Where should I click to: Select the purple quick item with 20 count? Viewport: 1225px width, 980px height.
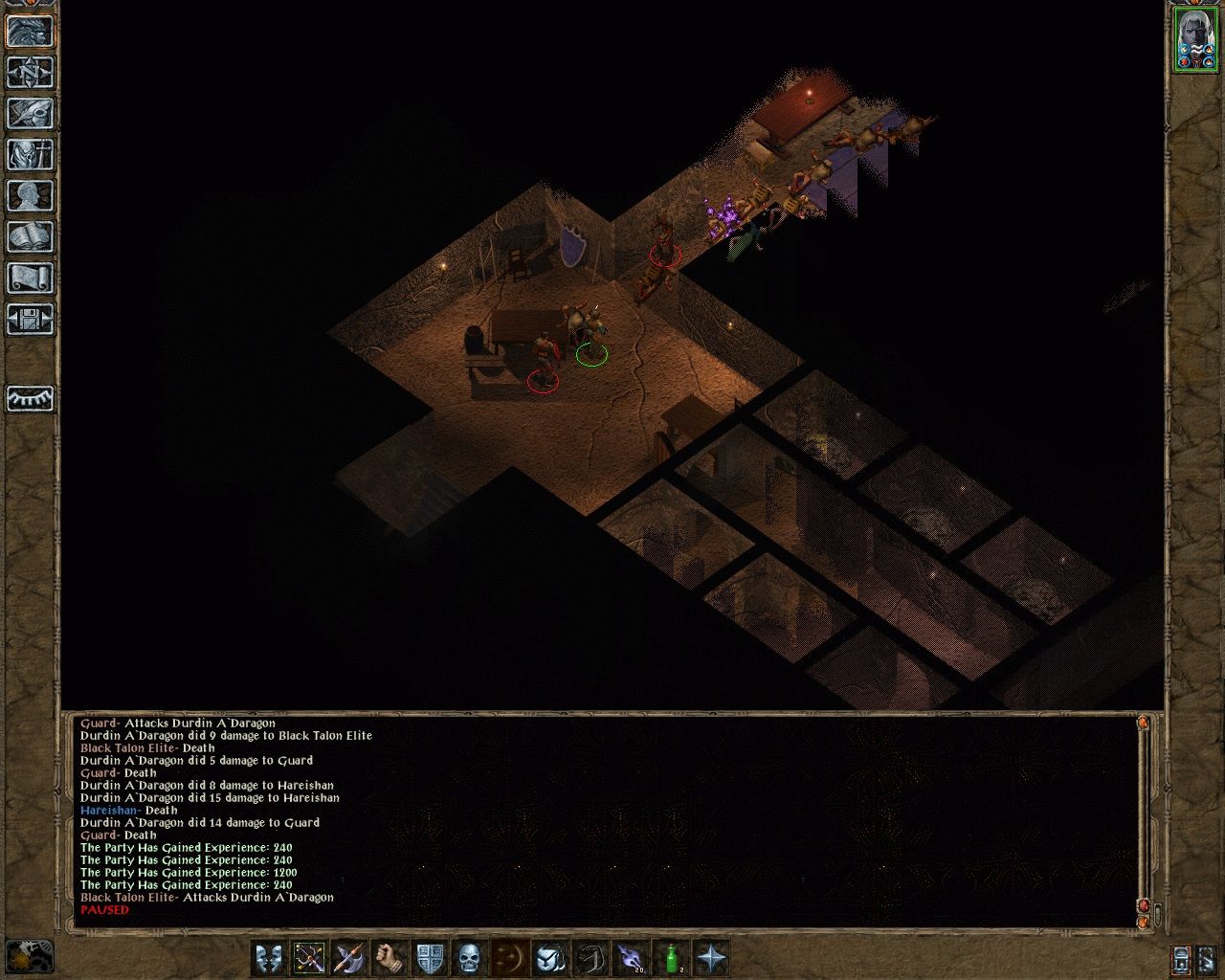click(631, 957)
